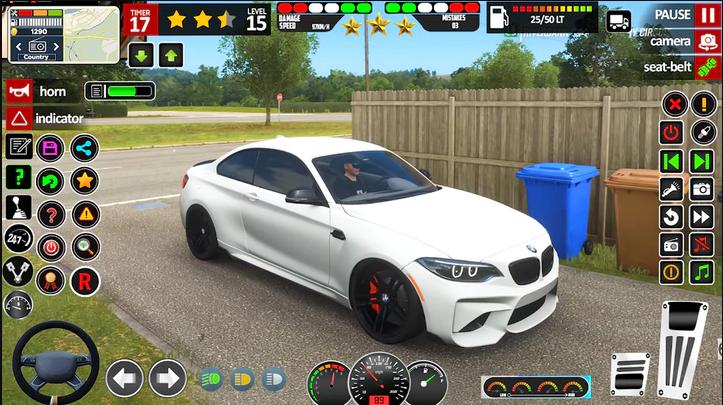The height and width of the screenshot is (405, 723).
Task: Click the pink save disk icon
Action: [x=50, y=148]
